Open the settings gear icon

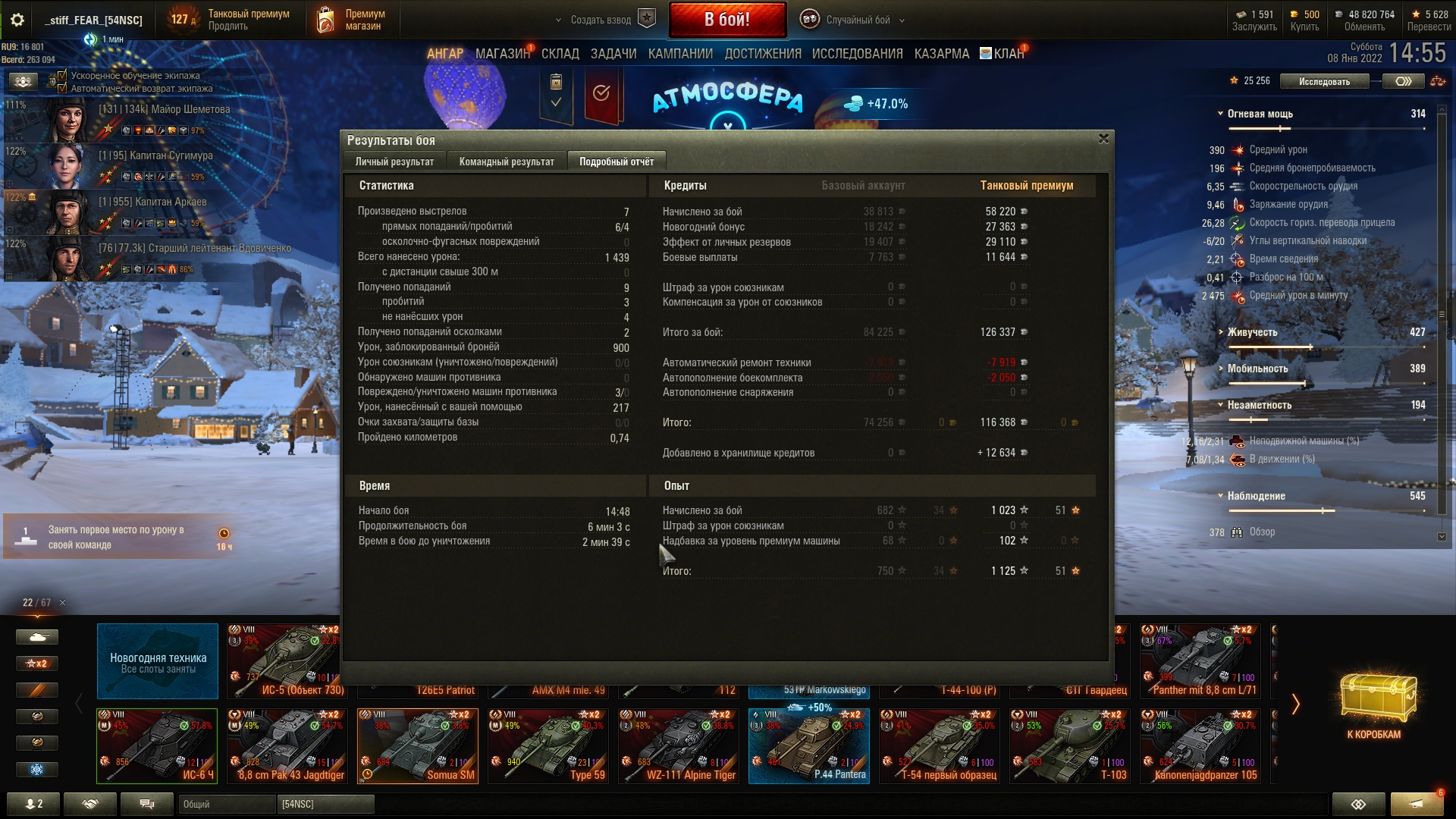[x=17, y=20]
